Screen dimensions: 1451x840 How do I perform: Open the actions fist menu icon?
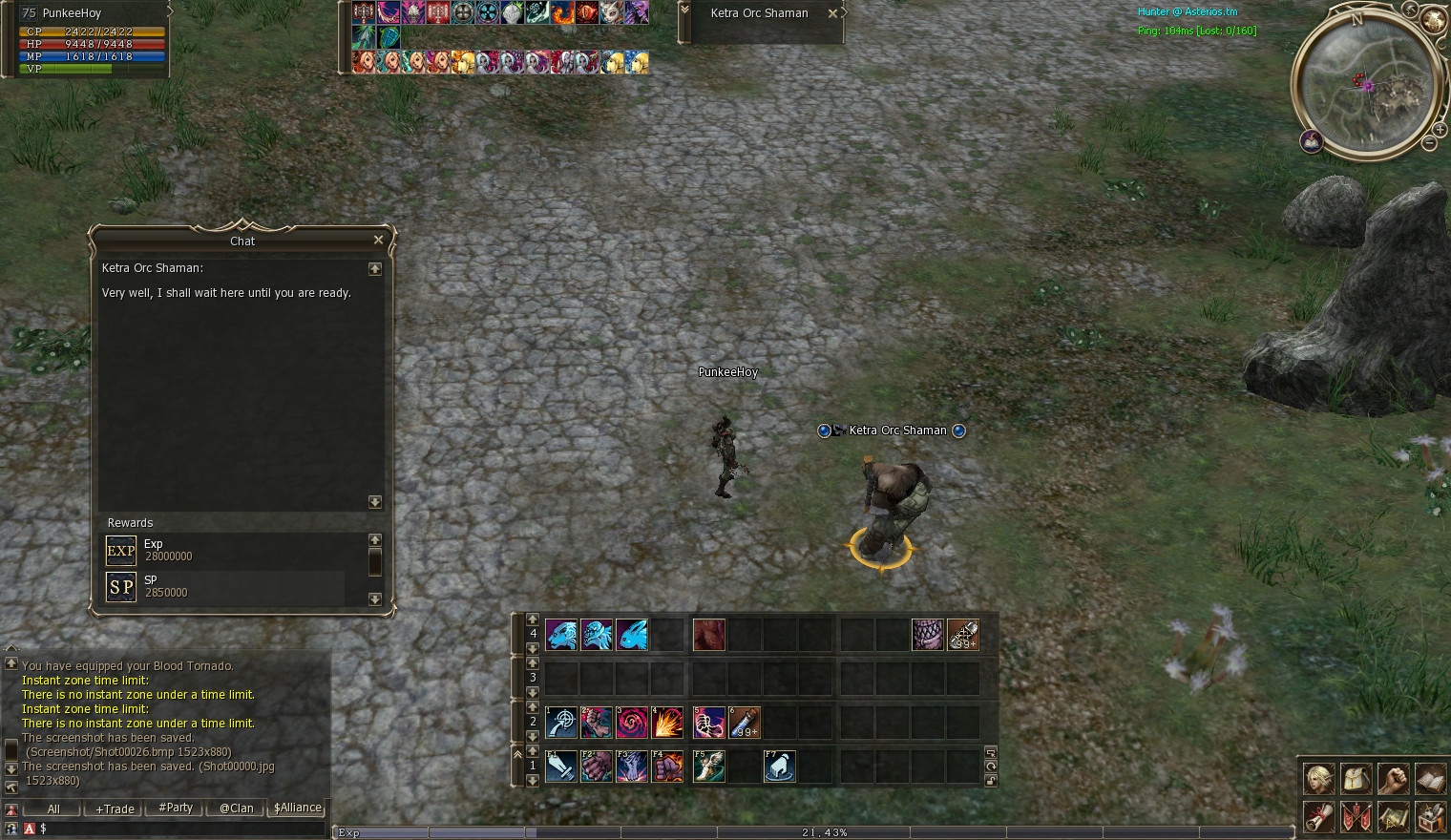click(1393, 779)
